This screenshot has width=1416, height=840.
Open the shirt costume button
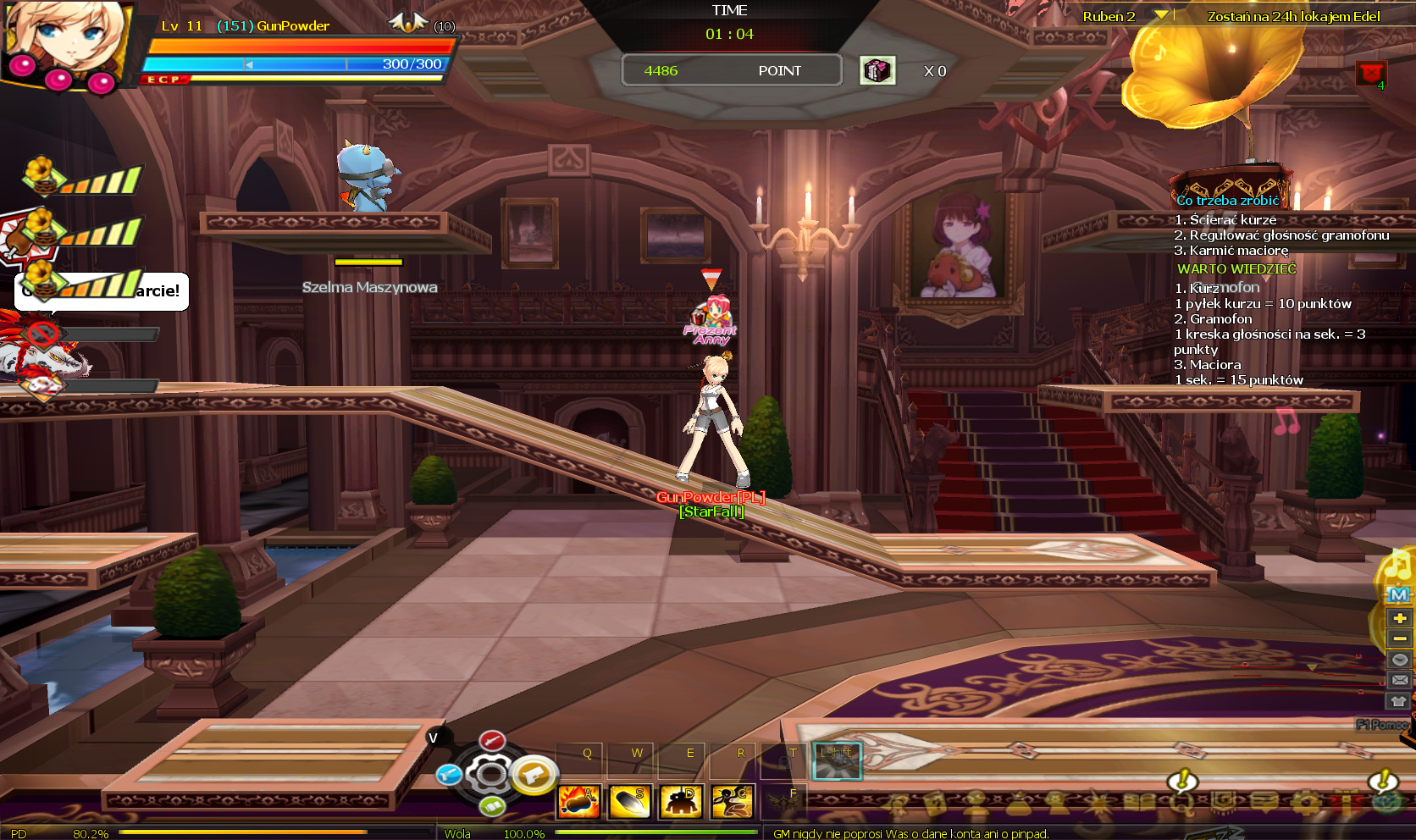tap(1399, 701)
